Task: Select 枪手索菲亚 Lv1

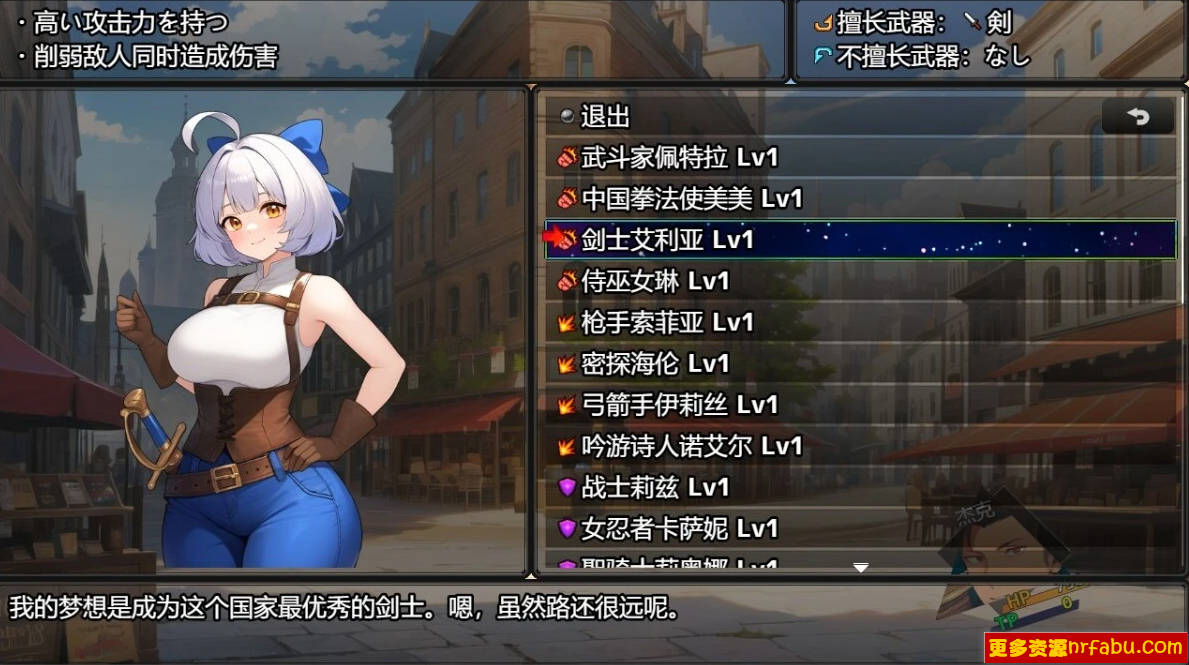Action: pyautogui.click(x=667, y=323)
